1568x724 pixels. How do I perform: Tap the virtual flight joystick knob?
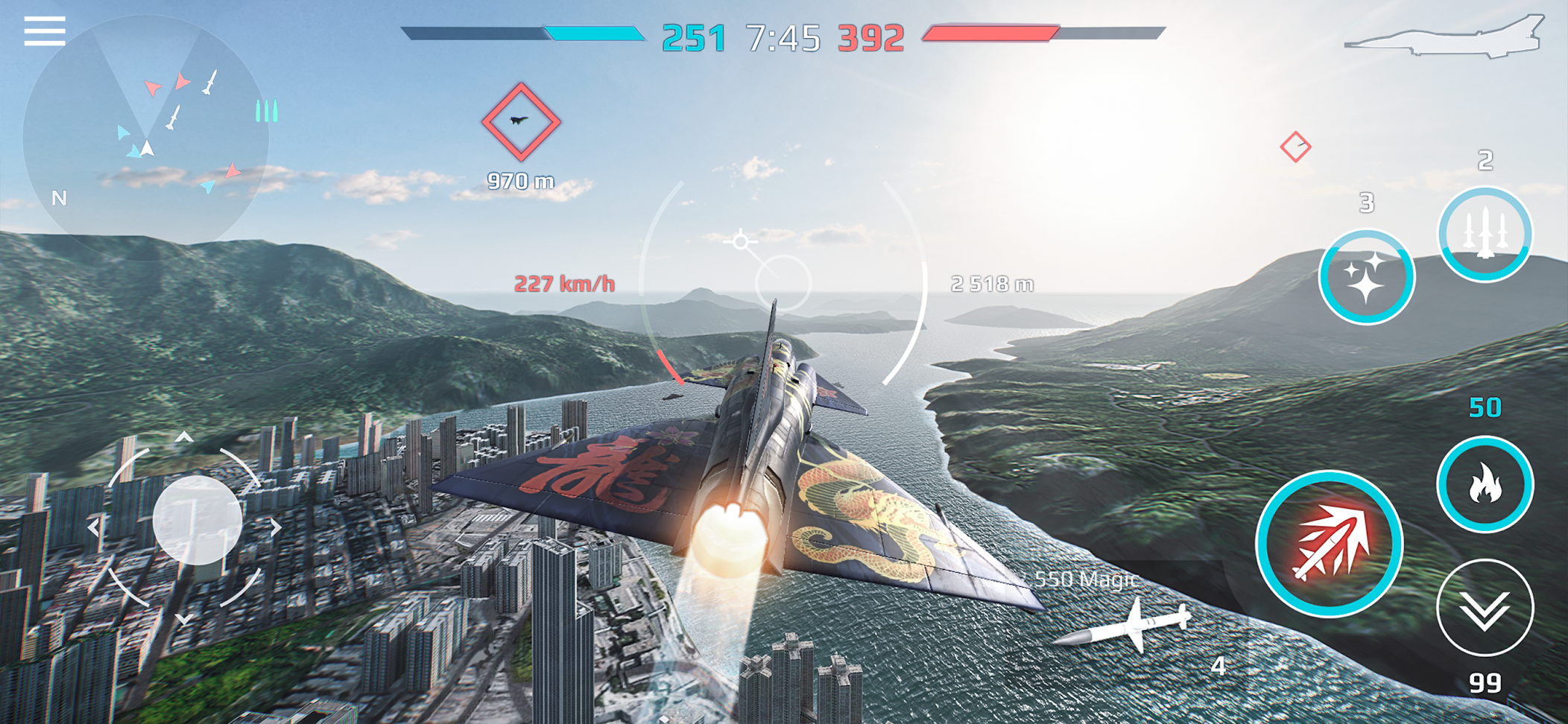pos(197,520)
